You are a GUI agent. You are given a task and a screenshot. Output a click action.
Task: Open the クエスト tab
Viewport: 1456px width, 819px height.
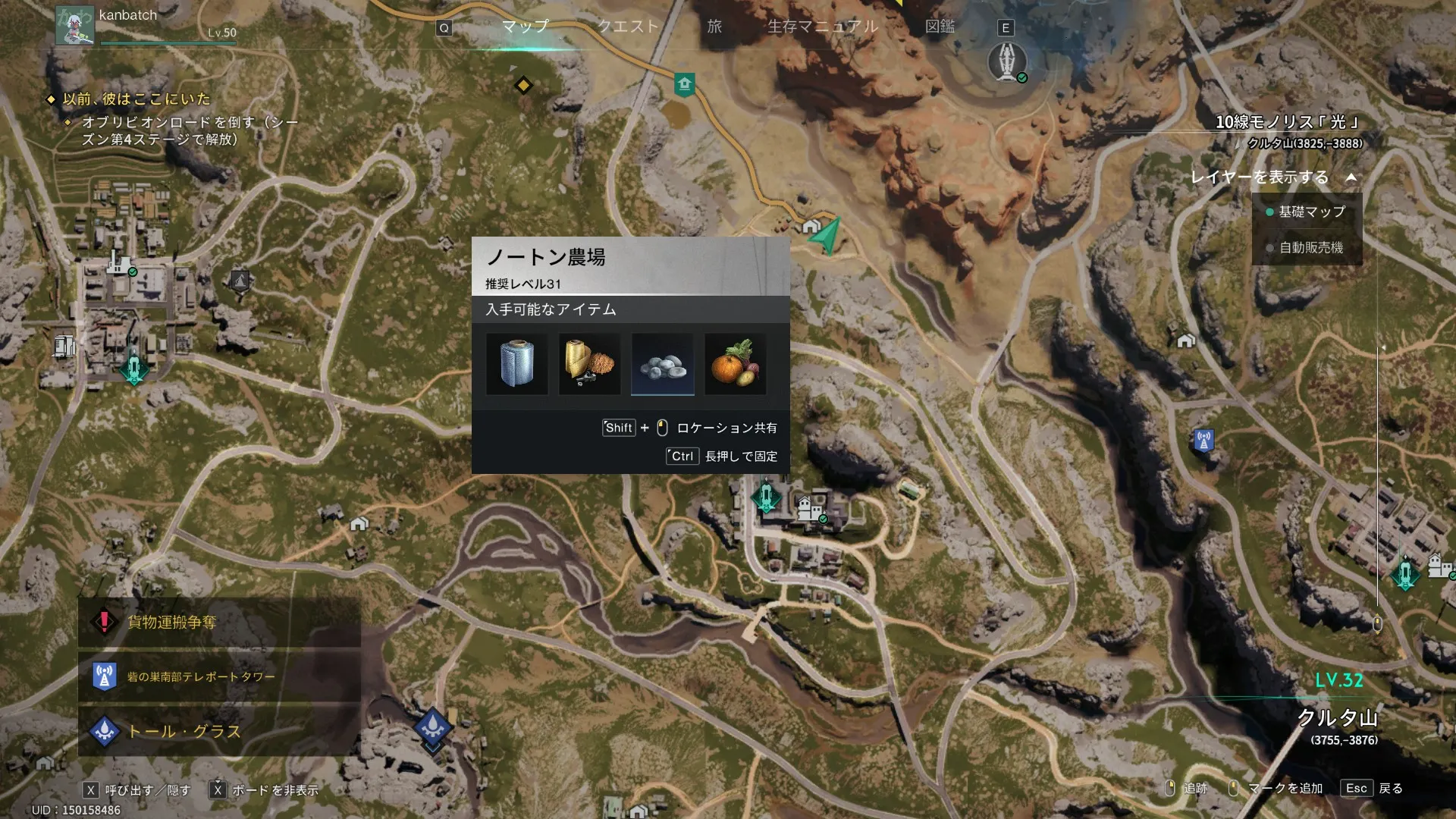click(x=628, y=27)
